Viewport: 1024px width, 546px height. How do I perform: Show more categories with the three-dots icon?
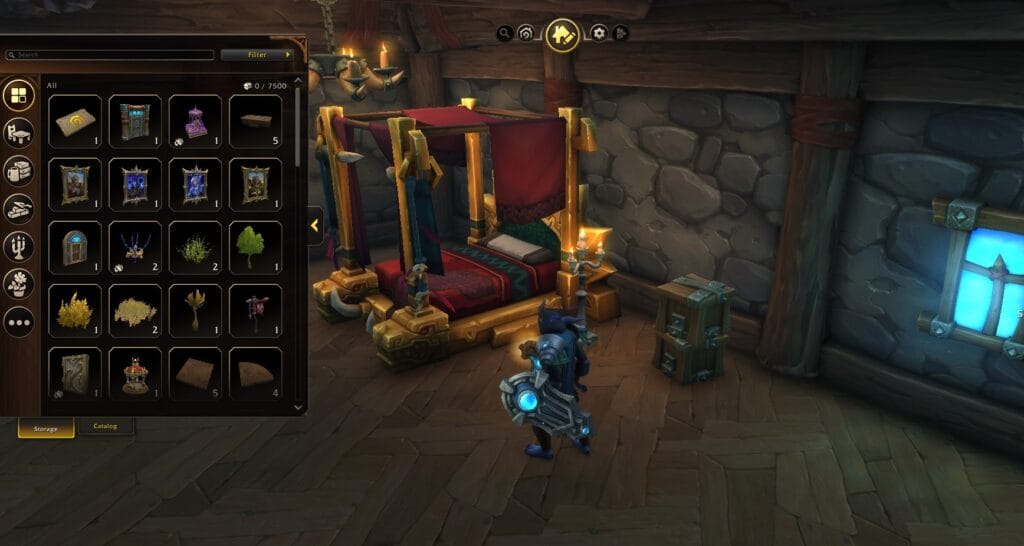click(19, 322)
